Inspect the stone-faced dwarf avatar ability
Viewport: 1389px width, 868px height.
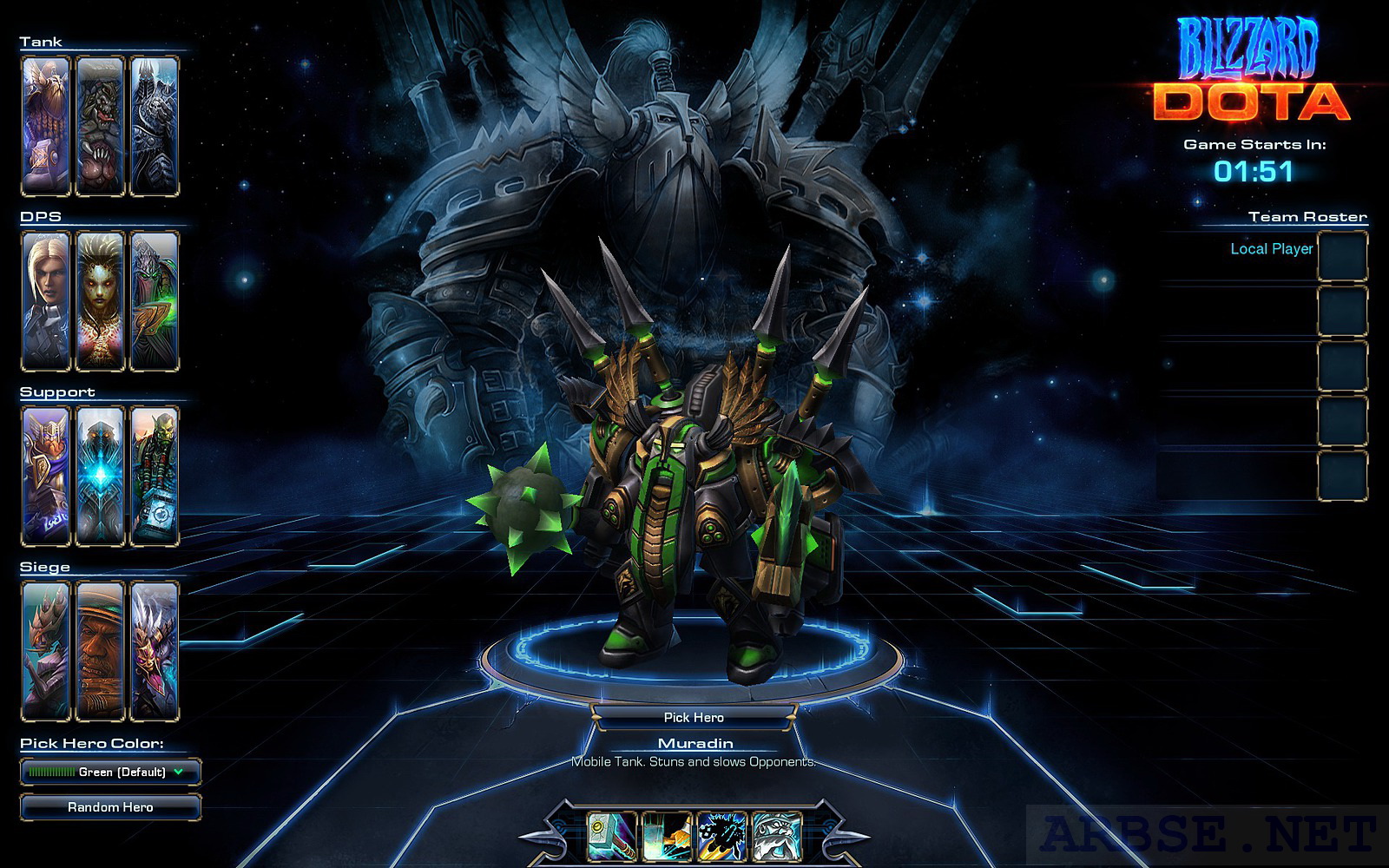click(x=776, y=837)
